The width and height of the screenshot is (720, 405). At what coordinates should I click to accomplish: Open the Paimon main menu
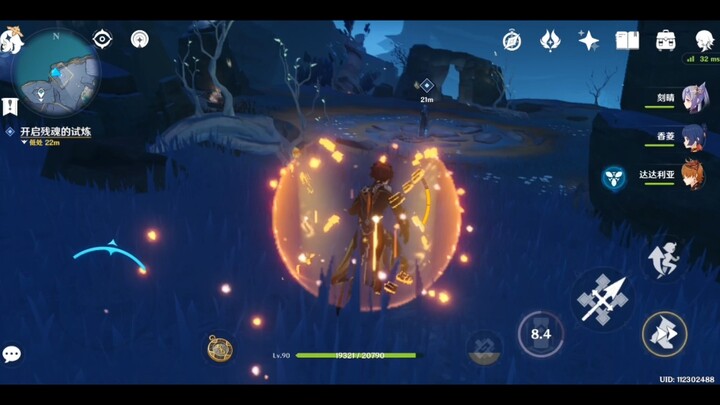(x=12, y=41)
